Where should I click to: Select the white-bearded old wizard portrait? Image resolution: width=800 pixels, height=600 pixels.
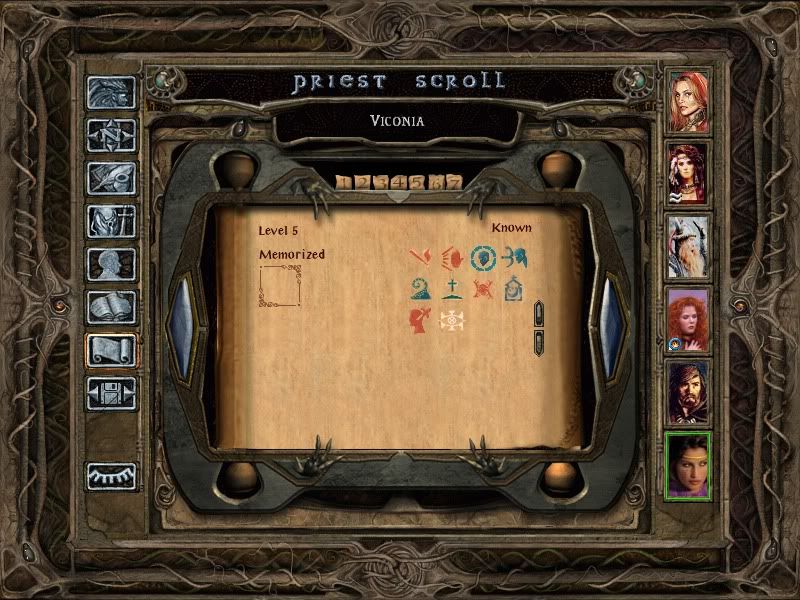coord(688,245)
